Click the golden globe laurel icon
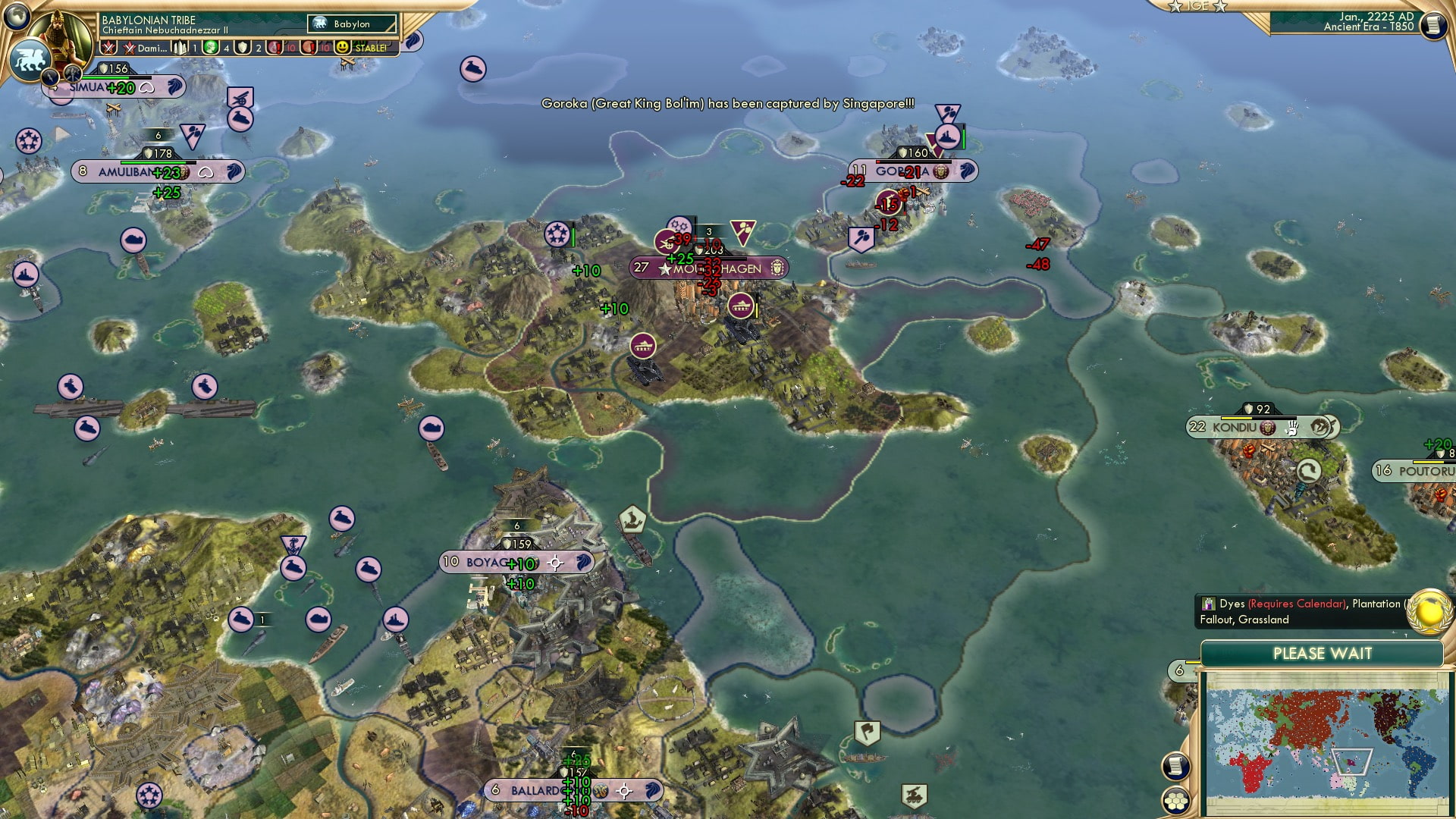Image resolution: width=1456 pixels, height=819 pixels. (x=1429, y=611)
